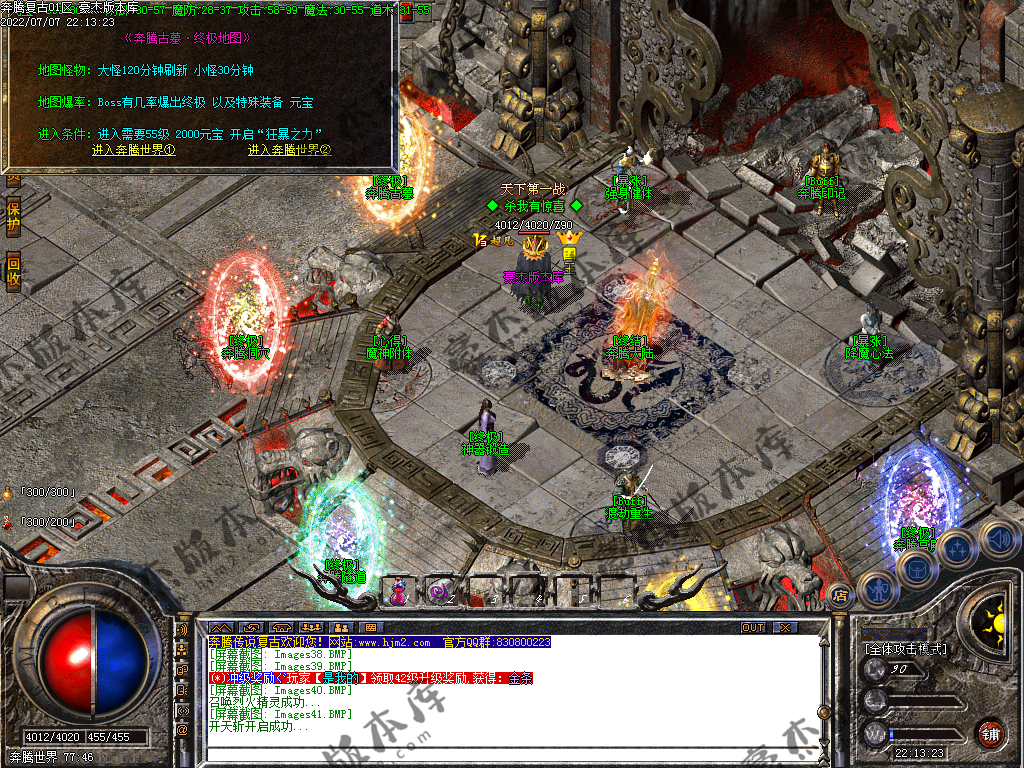This screenshot has height=768, width=1024.
Task: Open the red 铺 stall button
Action: coord(990,733)
